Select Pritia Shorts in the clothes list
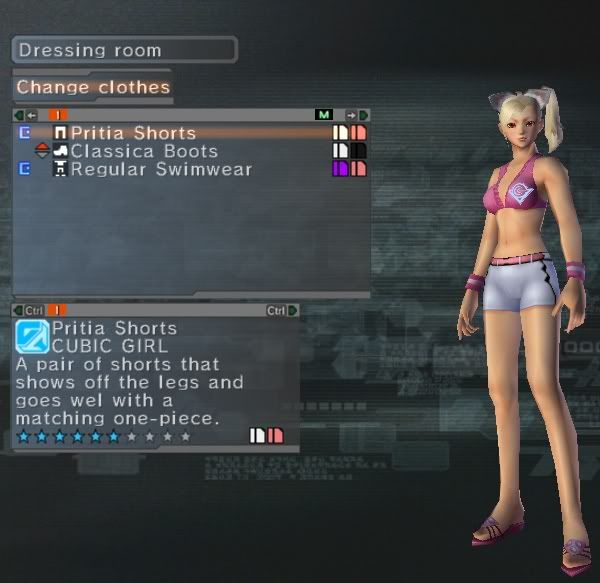This screenshot has width=600, height=583. click(x=133, y=133)
